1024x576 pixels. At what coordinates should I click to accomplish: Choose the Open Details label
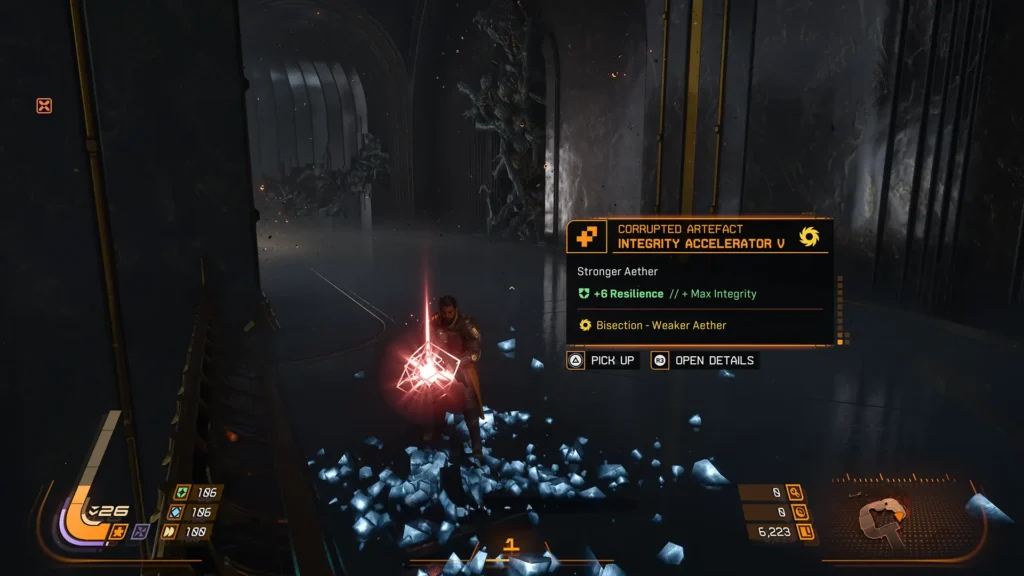click(x=714, y=360)
